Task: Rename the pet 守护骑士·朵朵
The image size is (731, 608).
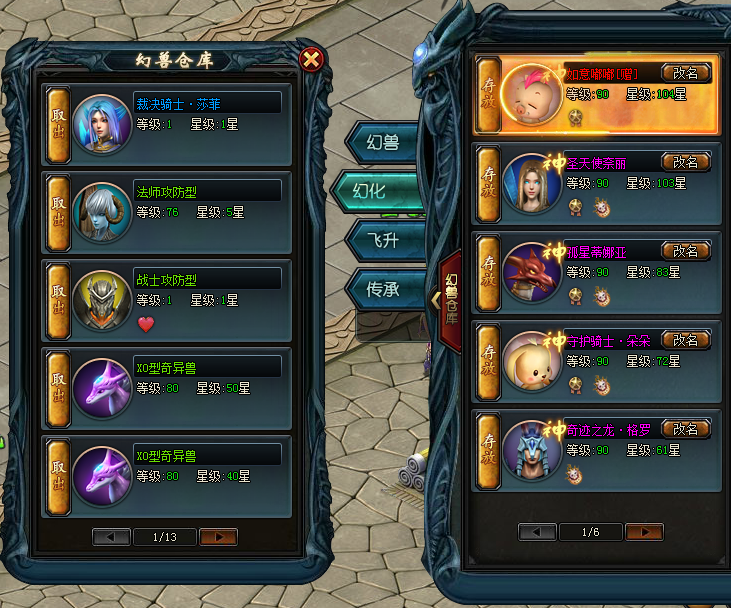Action: tap(686, 340)
